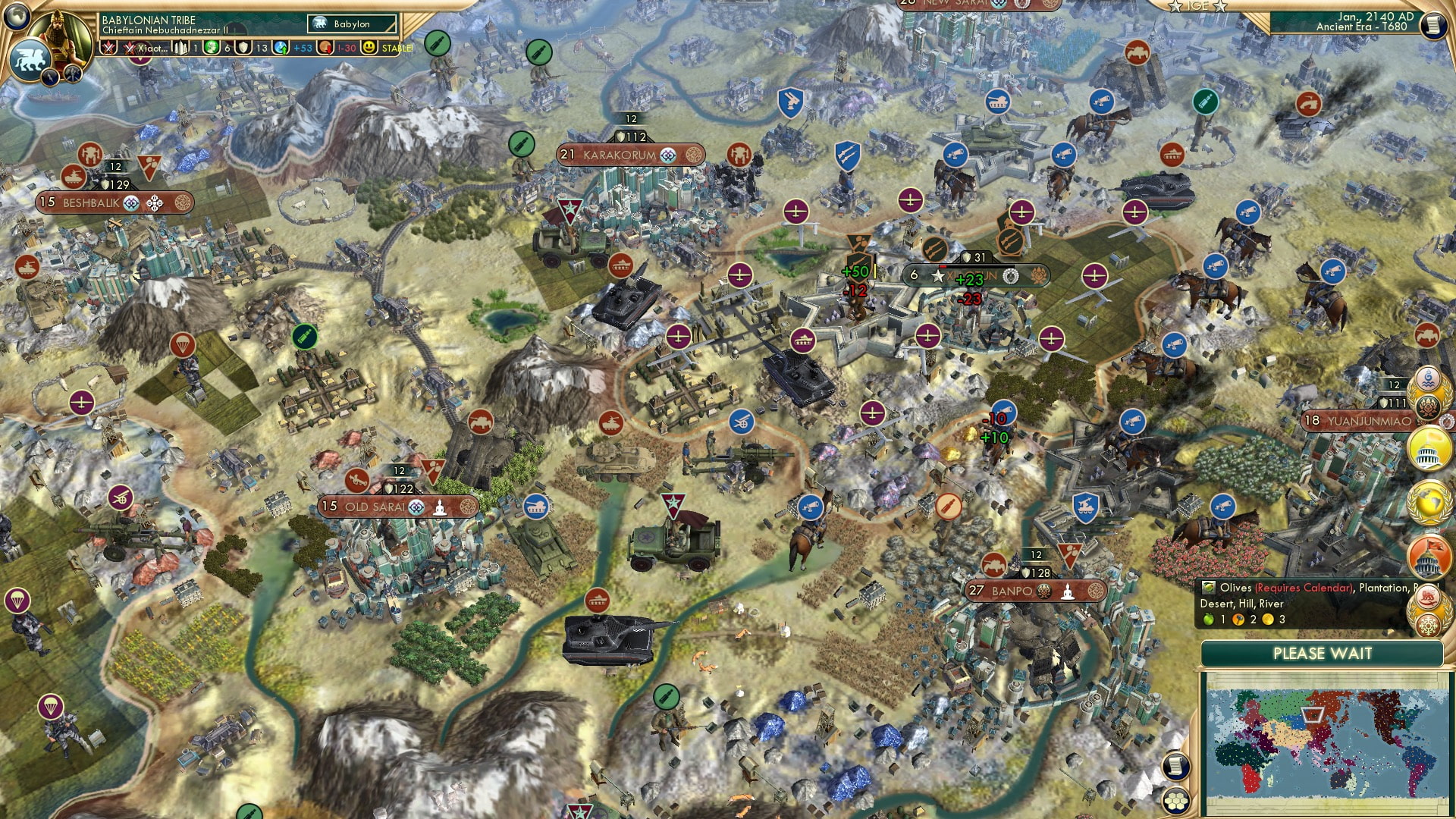The width and height of the screenshot is (1456, 819).
Task: Open the scroll icon left of the minimap
Action: coord(1175,766)
